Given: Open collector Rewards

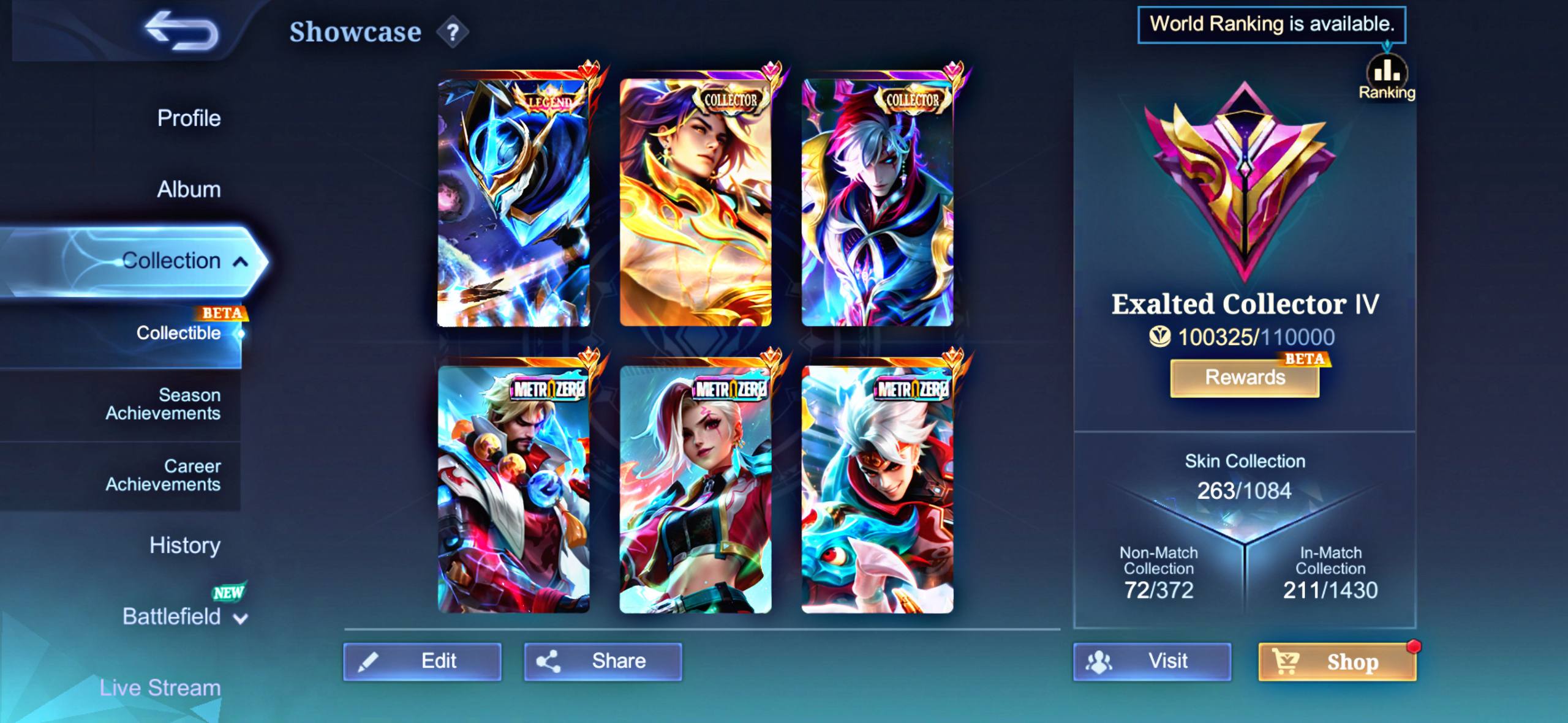Looking at the screenshot, I should (1245, 378).
